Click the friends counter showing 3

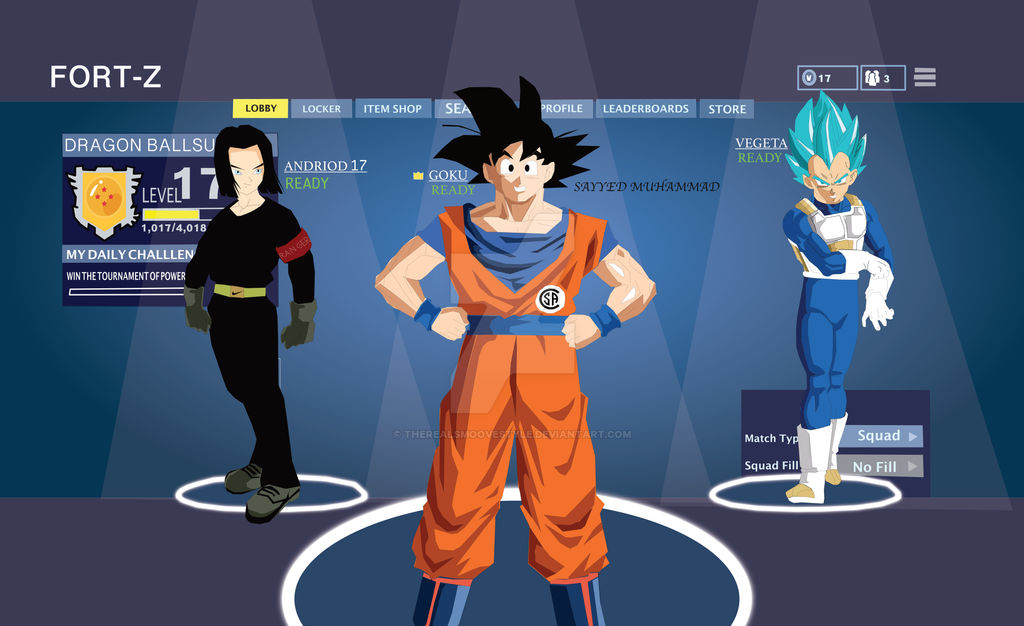(x=881, y=78)
